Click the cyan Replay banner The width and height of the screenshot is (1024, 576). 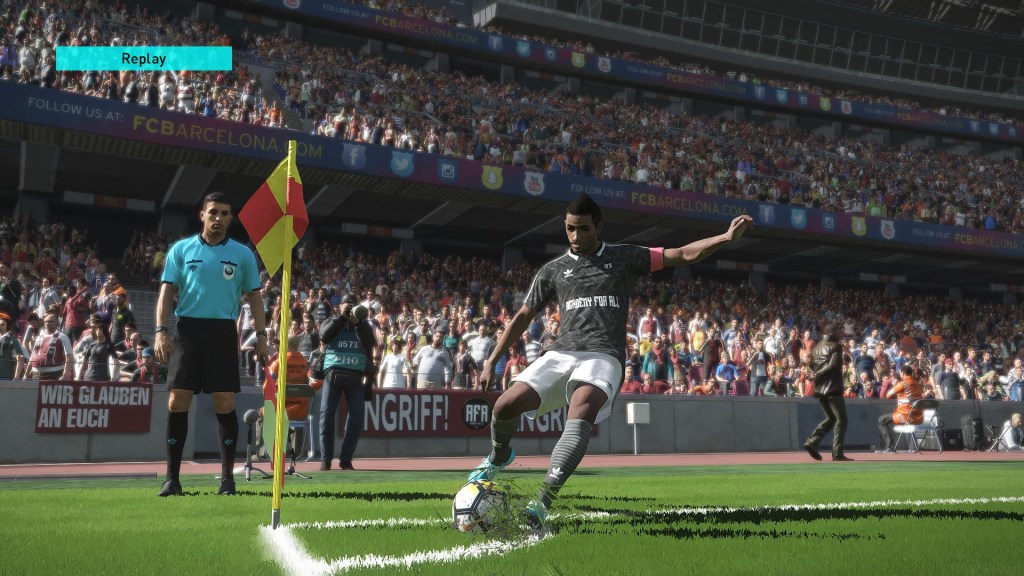[x=143, y=58]
